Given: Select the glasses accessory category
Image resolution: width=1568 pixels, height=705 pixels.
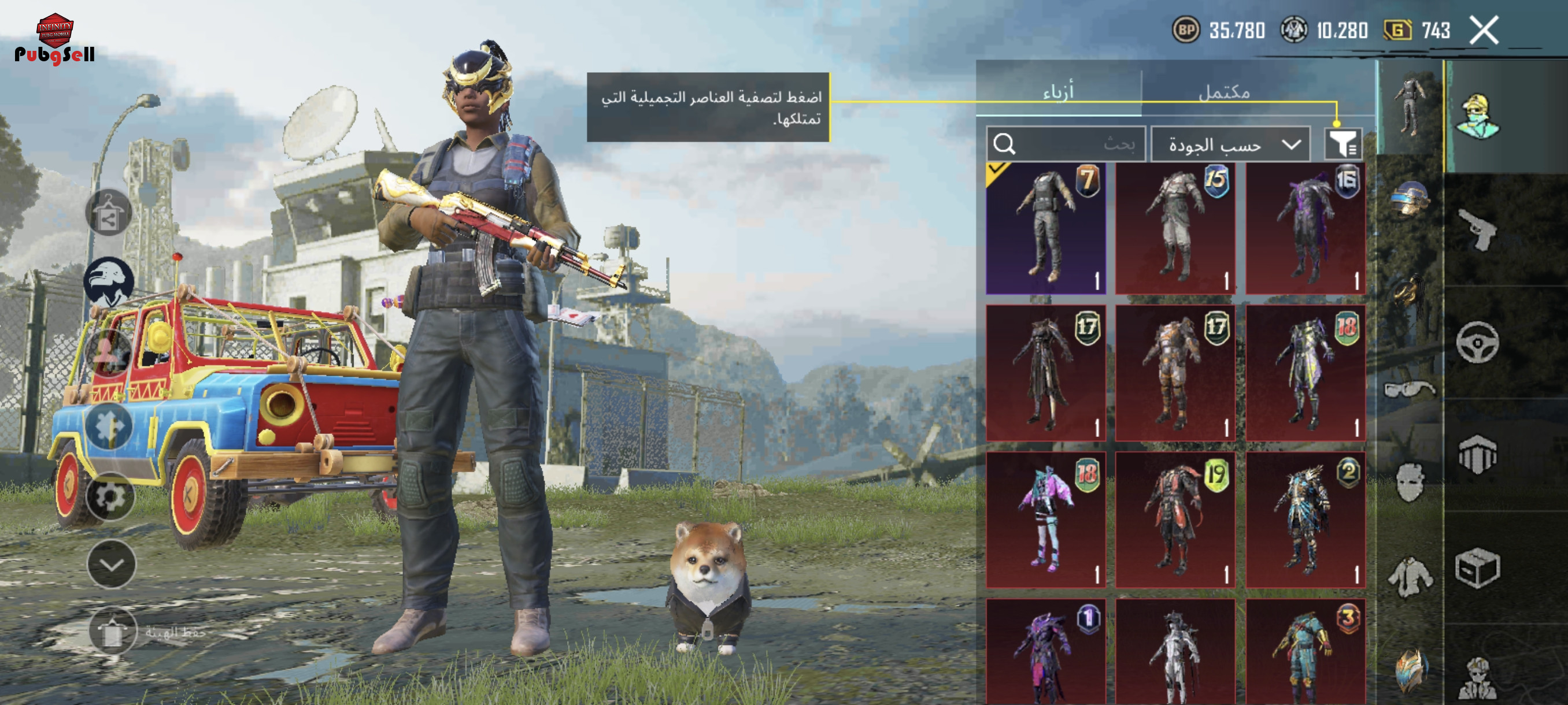Looking at the screenshot, I should tap(1410, 388).
